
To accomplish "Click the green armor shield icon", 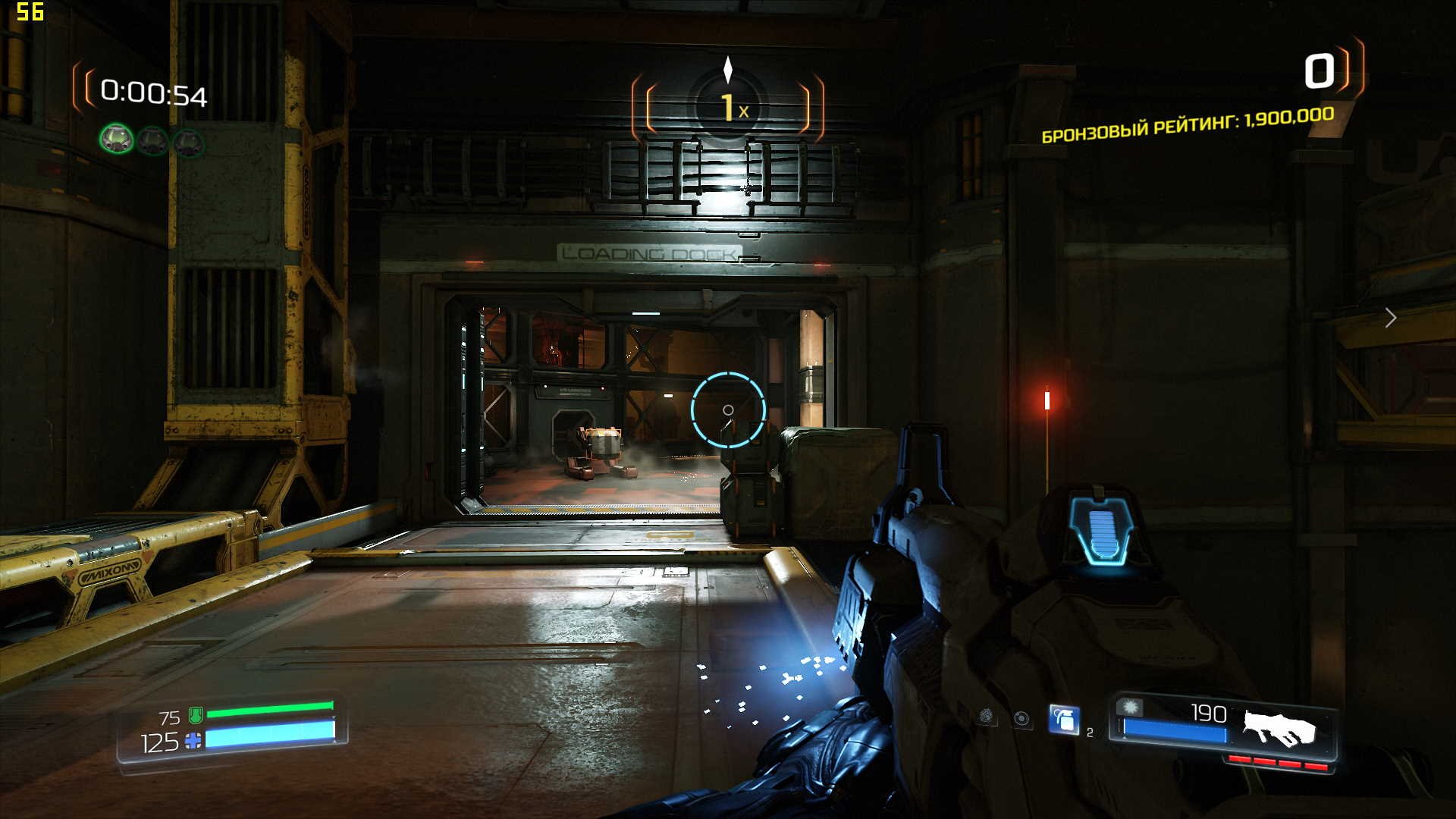I will coord(195,714).
